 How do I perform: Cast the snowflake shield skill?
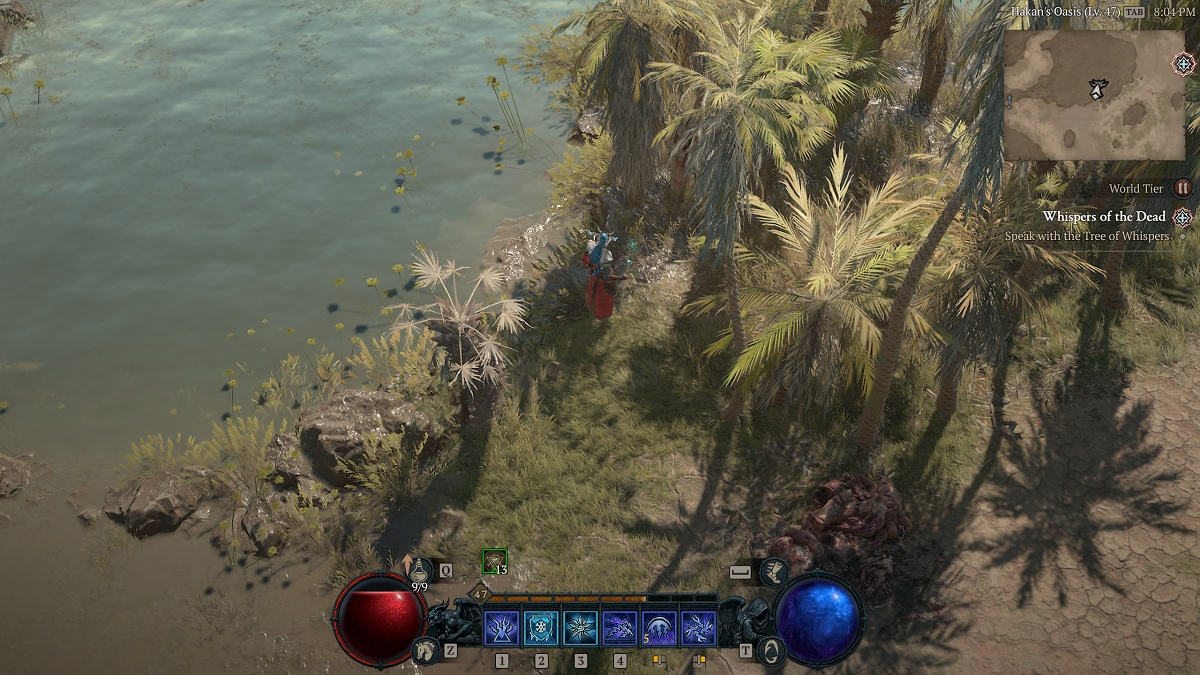tap(541, 628)
